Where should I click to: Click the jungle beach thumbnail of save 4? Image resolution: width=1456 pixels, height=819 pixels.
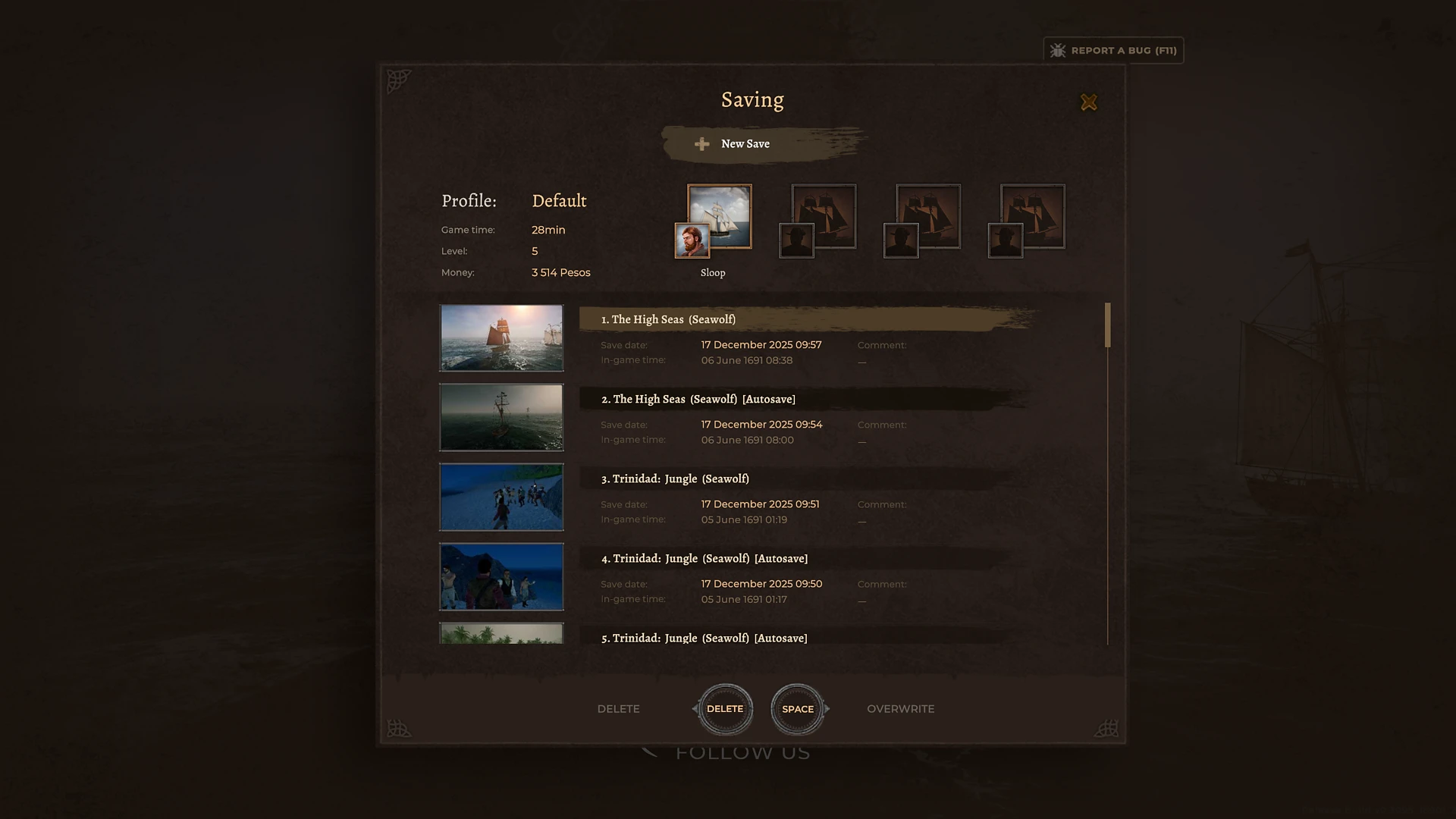[500, 577]
